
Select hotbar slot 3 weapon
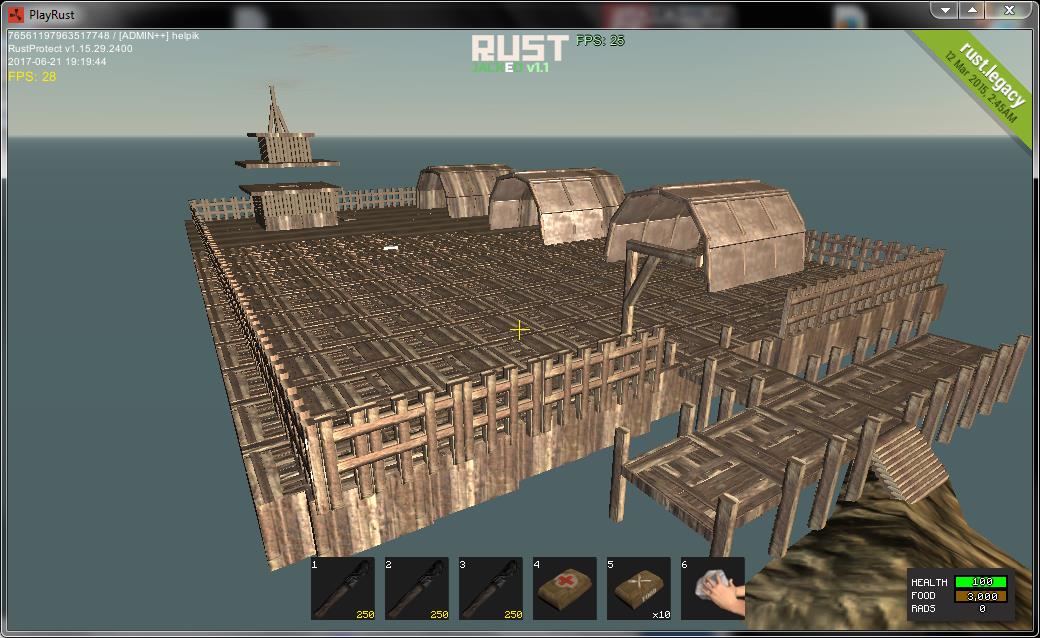[491, 589]
